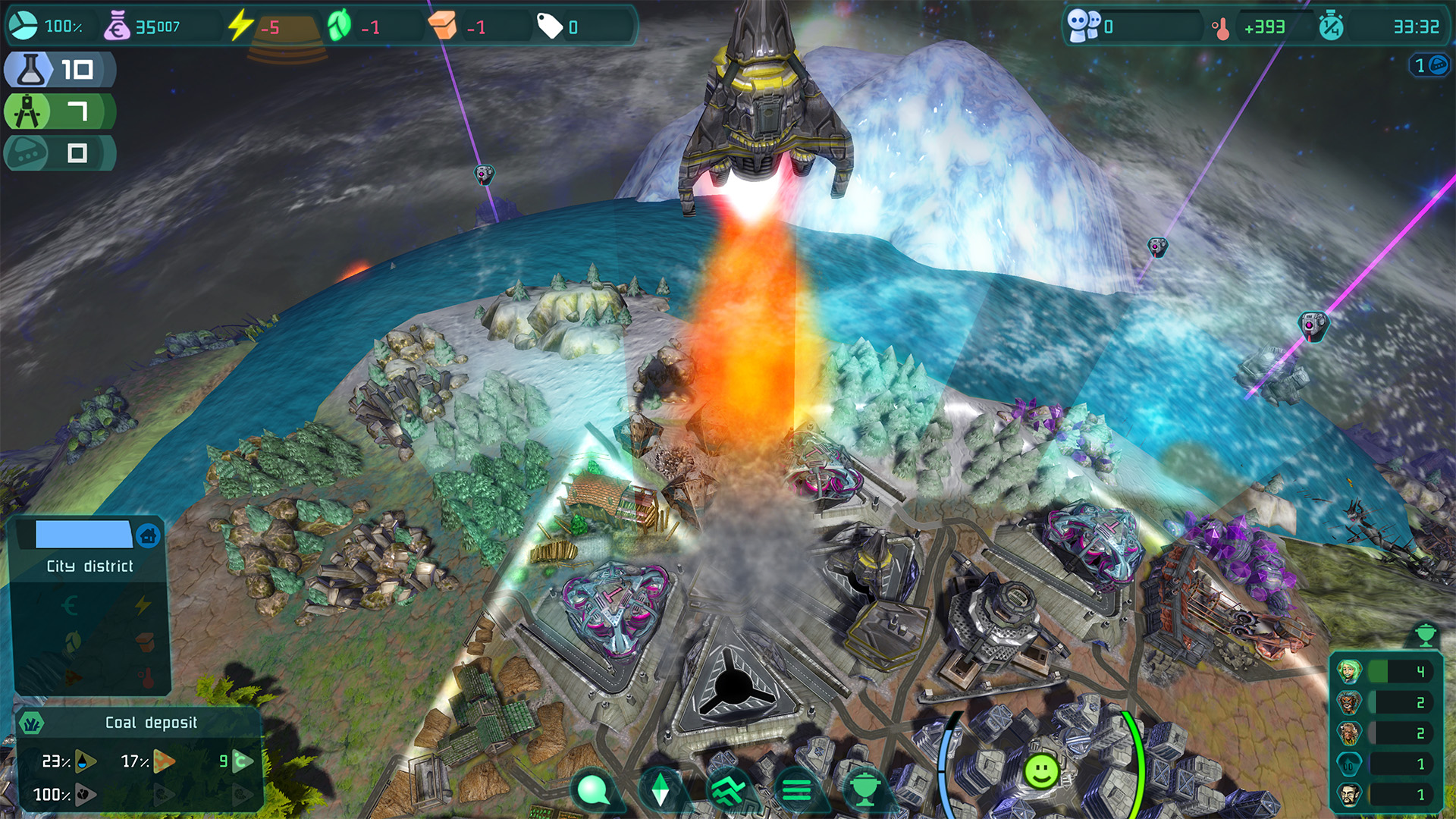This screenshot has height=819, width=1456.
Task: Click the blue house City district icon
Action: [x=149, y=535]
